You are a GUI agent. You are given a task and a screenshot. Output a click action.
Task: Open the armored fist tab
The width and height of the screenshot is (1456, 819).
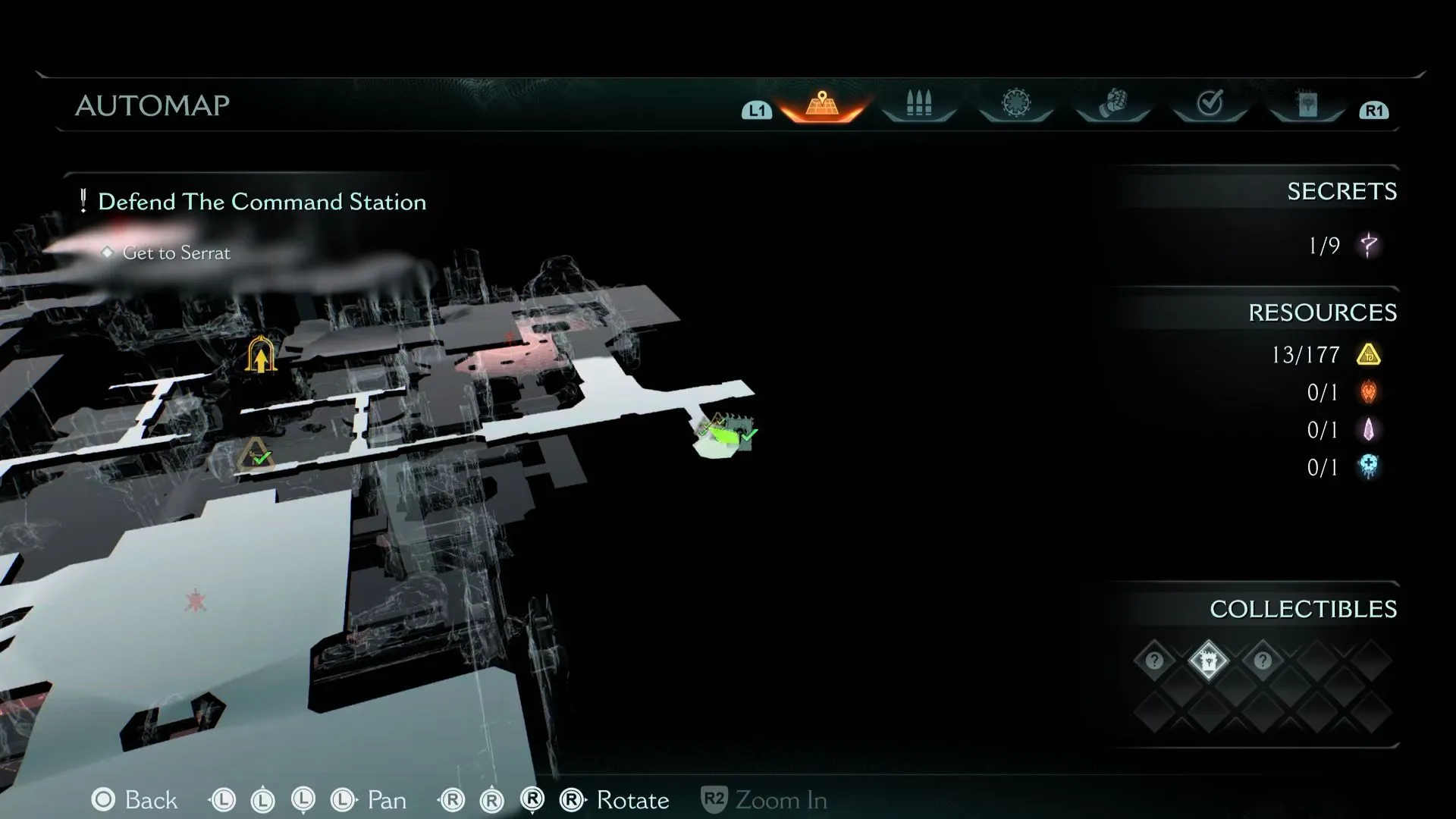coord(1112,104)
